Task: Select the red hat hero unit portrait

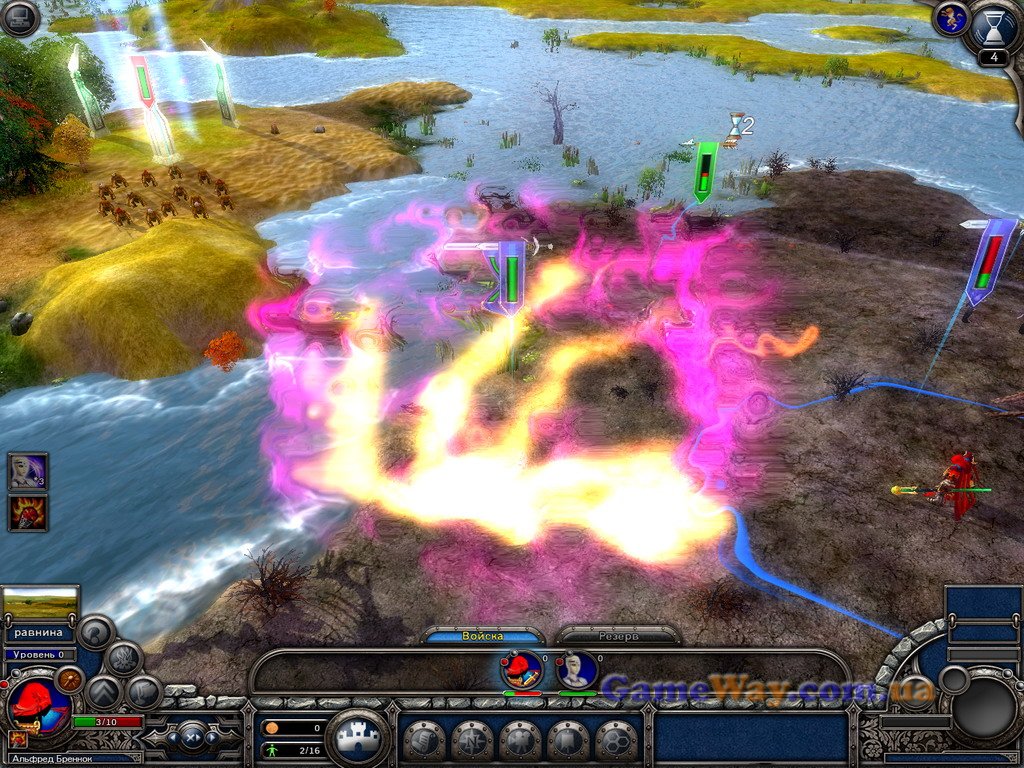Action: point(522,670)
